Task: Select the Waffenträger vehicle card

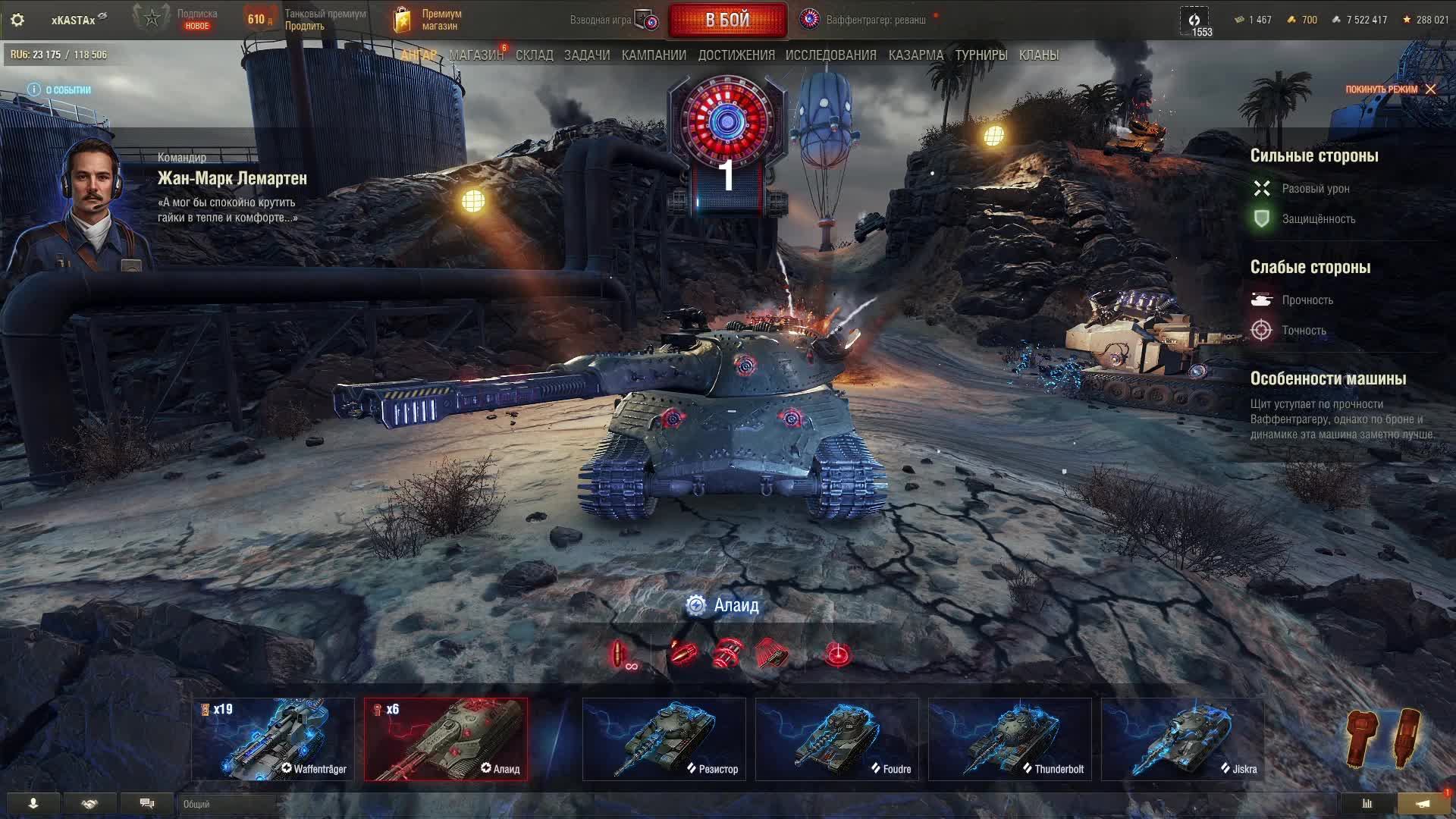Action: [273, 739]
